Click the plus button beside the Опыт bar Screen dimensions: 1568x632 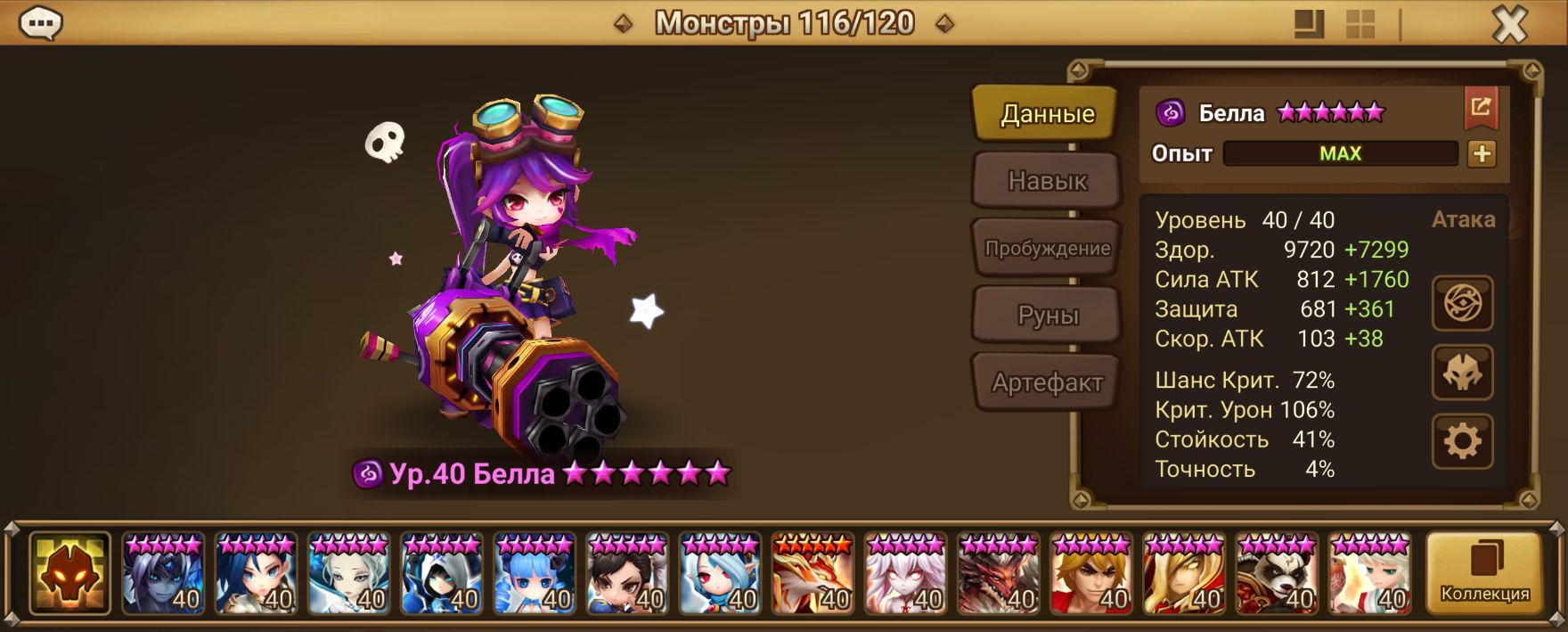[1482, 153]
